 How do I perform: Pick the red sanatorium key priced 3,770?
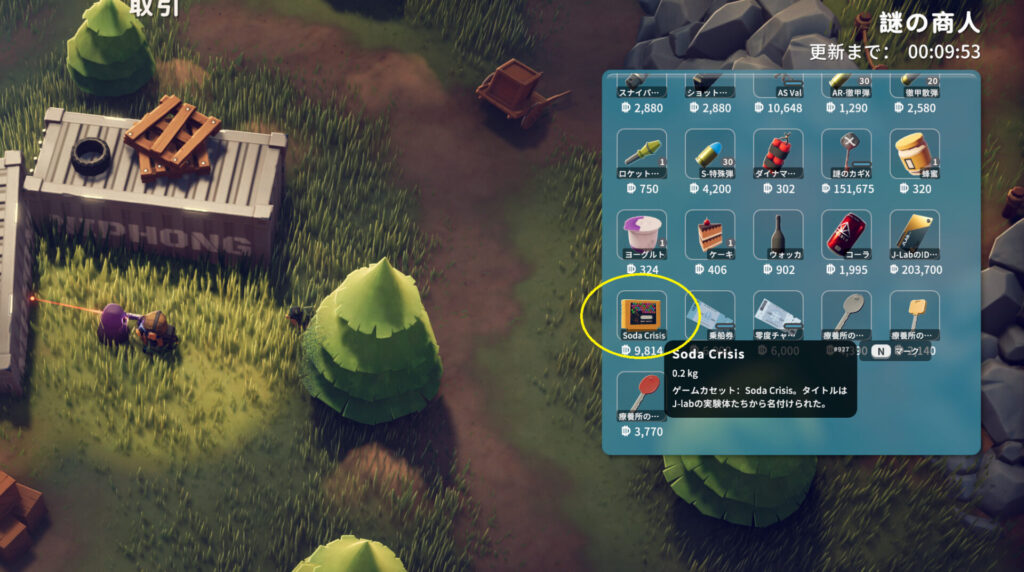click(x=642, y=396)
